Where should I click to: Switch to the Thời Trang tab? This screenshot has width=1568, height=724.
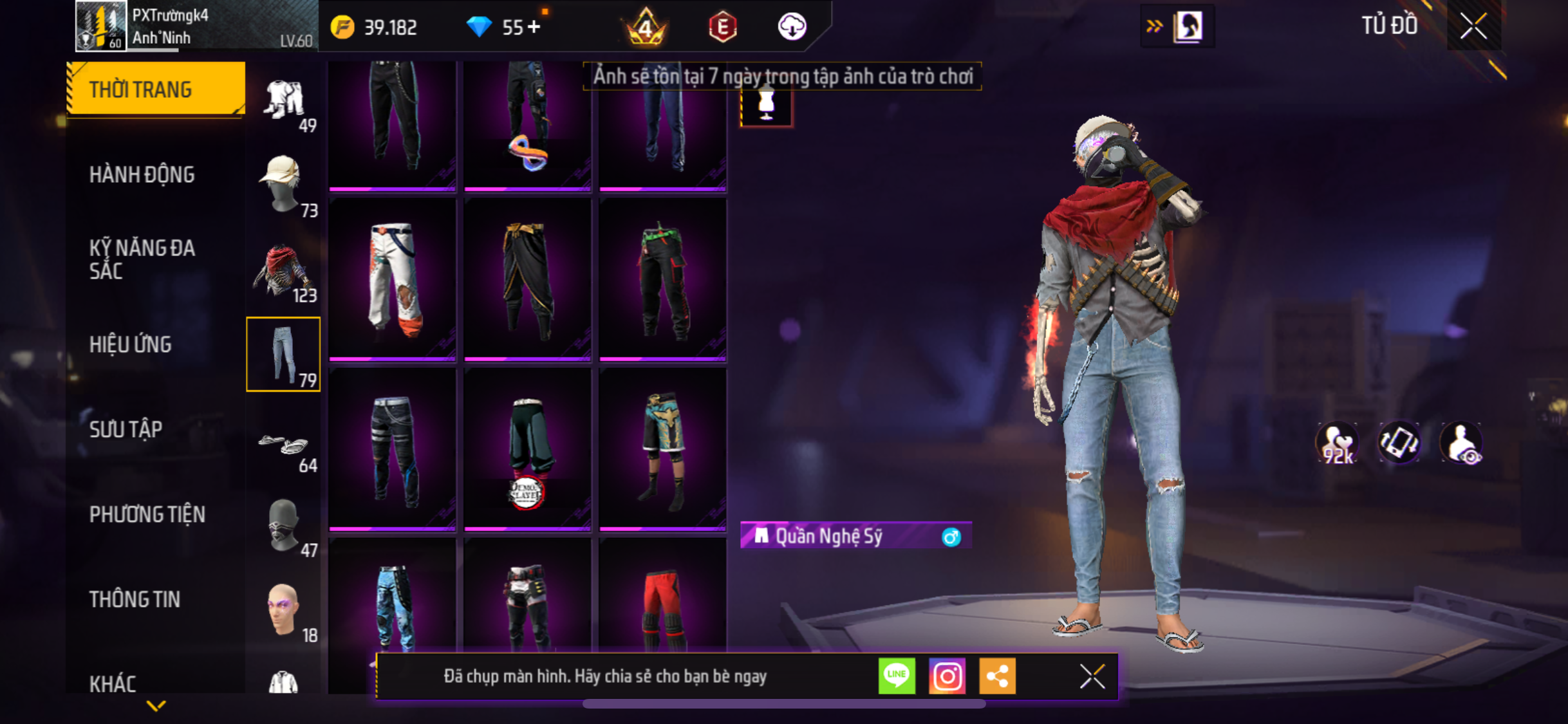point(156,89)
